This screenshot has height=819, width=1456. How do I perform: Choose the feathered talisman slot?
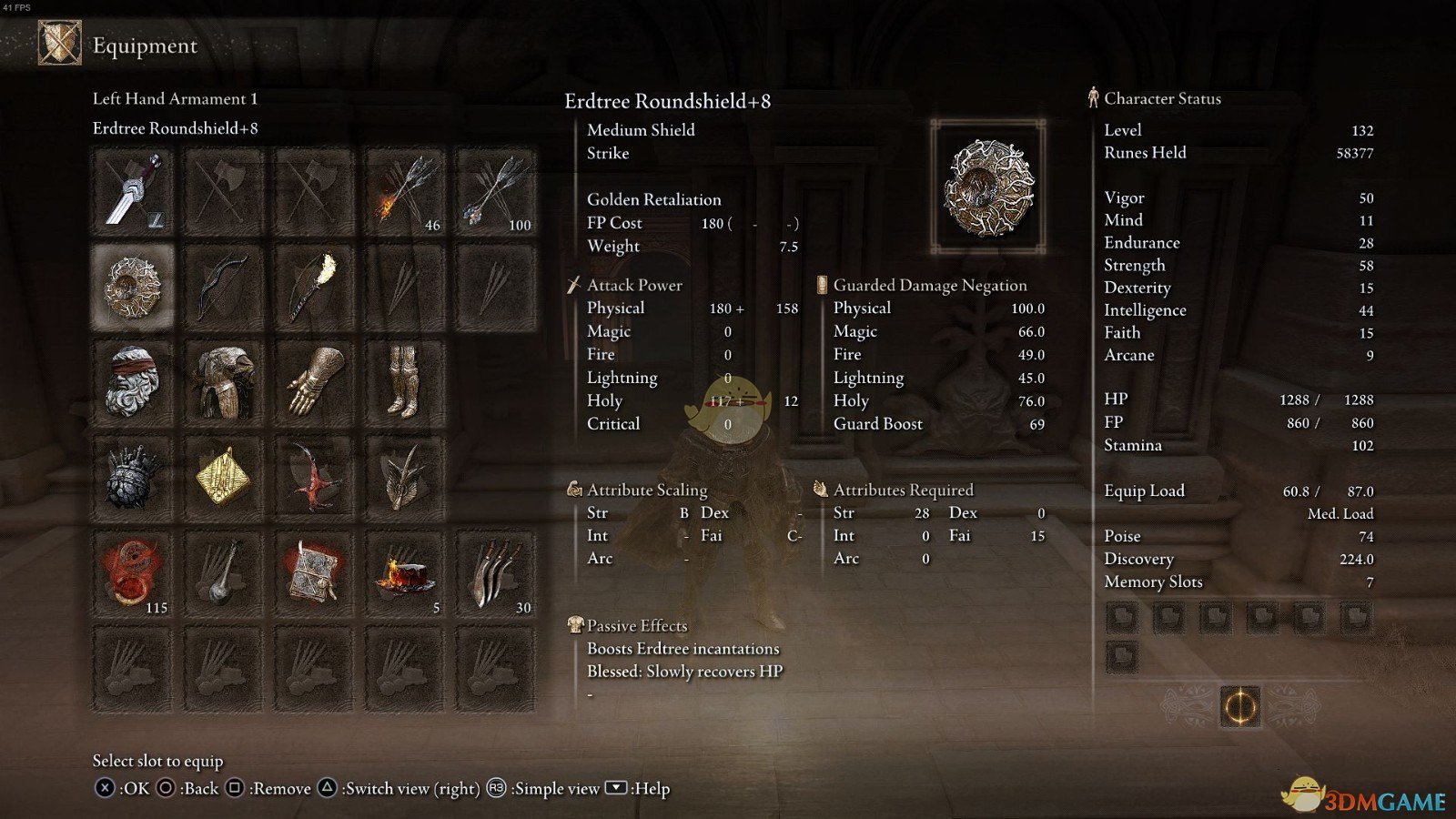(x=405, y=479)
